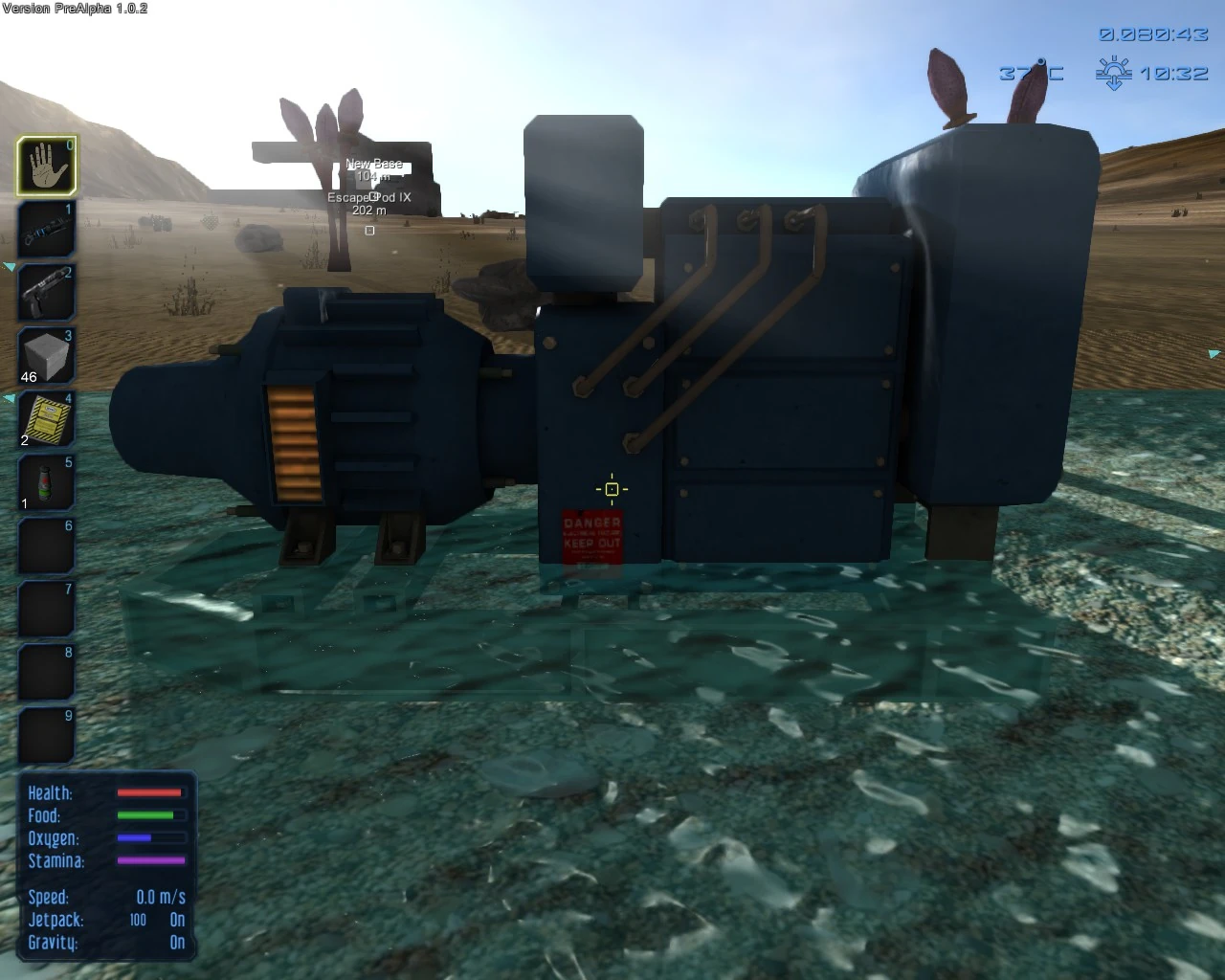This screenshot has height=980, width=1225.
Task: Select the Escape Pod IX waypoint label
Action: 368,197
